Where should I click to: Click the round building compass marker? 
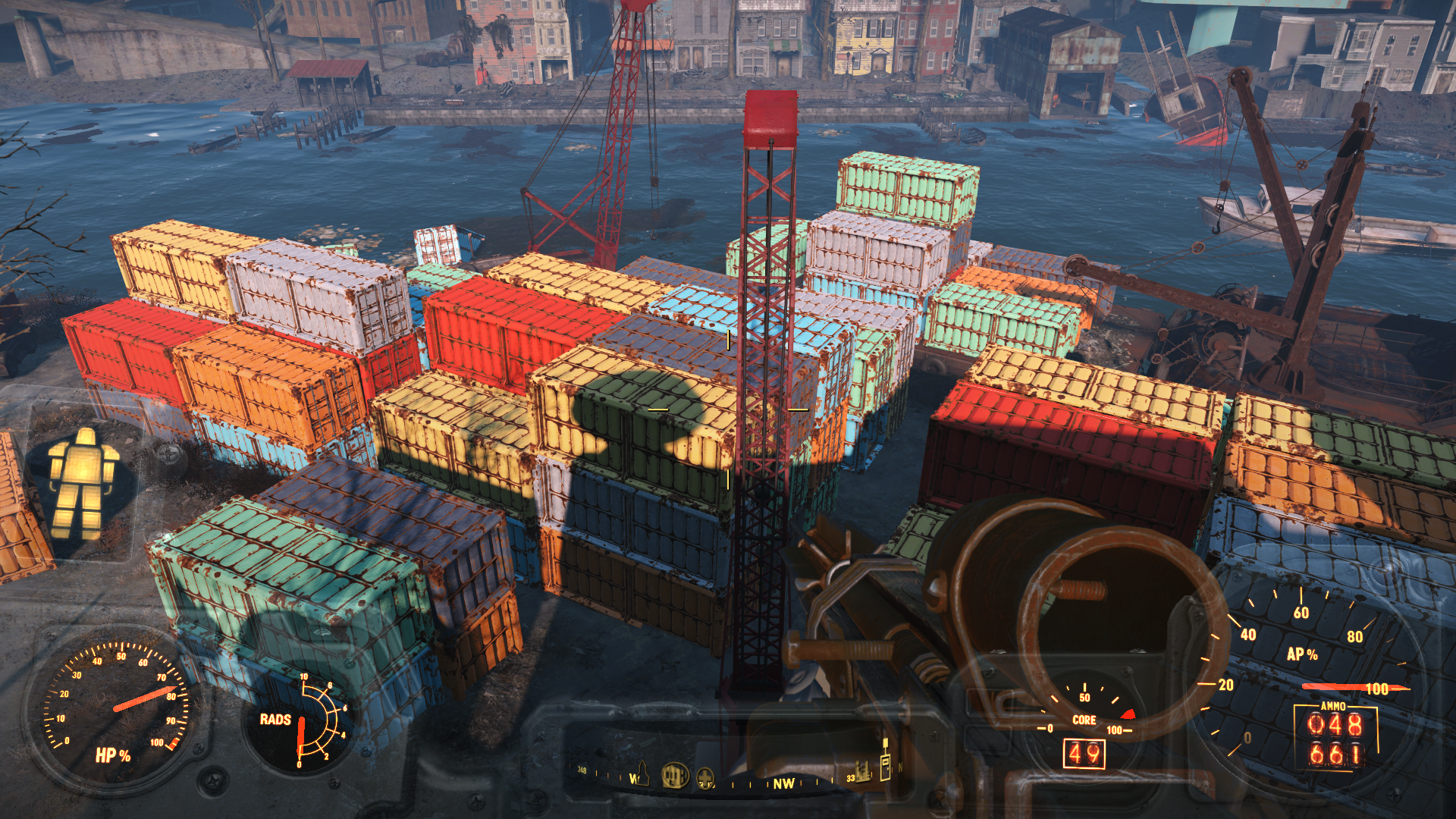click(x=674, y=776)
